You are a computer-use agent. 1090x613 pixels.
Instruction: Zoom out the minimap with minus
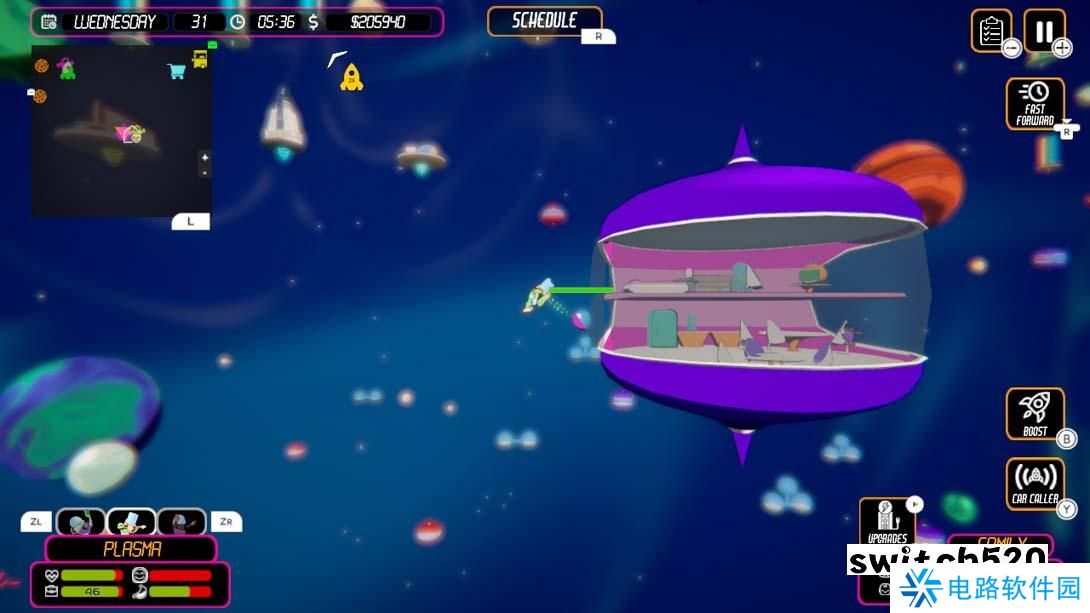(x=204, y=172)
